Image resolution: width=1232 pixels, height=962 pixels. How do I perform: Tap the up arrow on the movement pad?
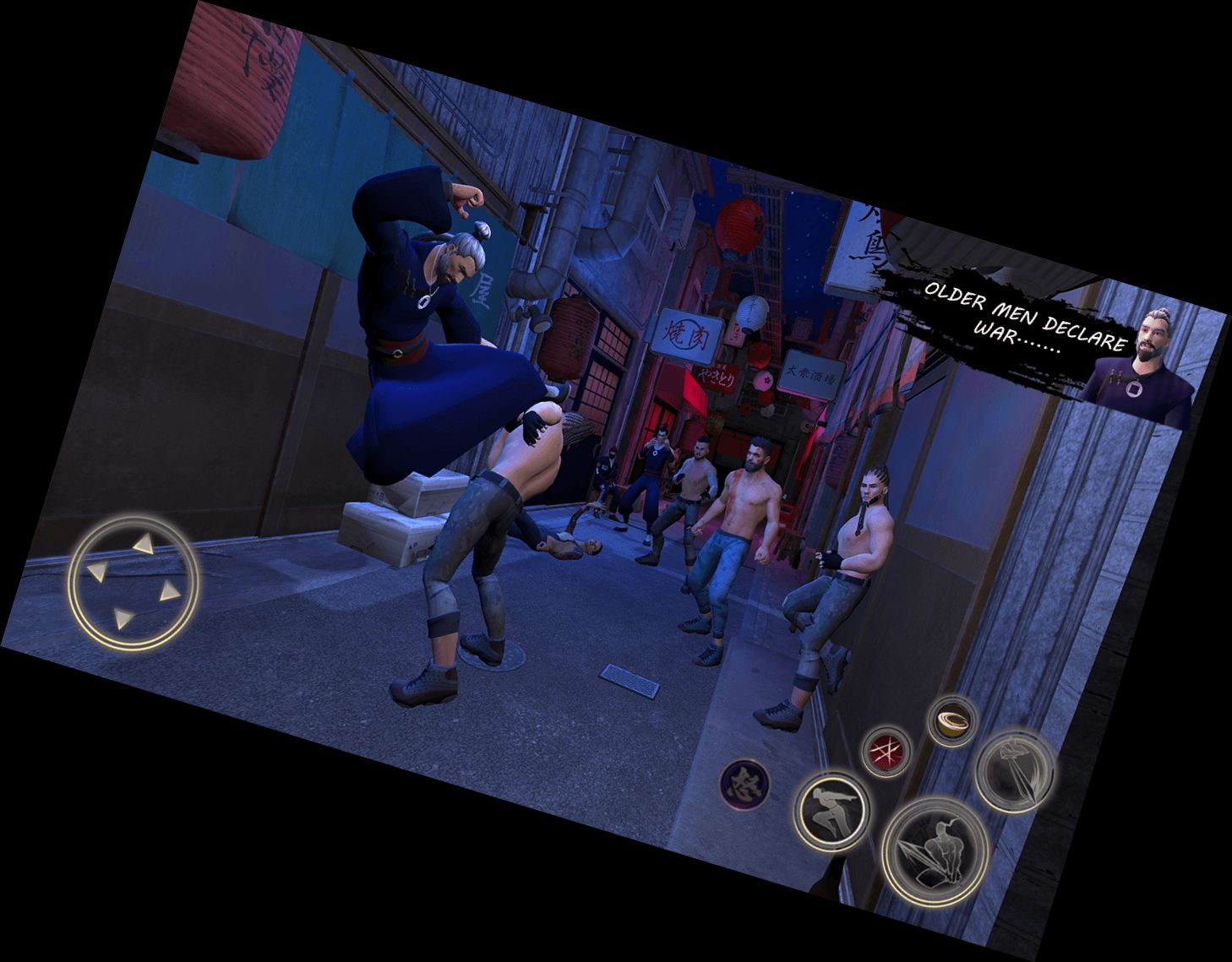tap(144, 544)
